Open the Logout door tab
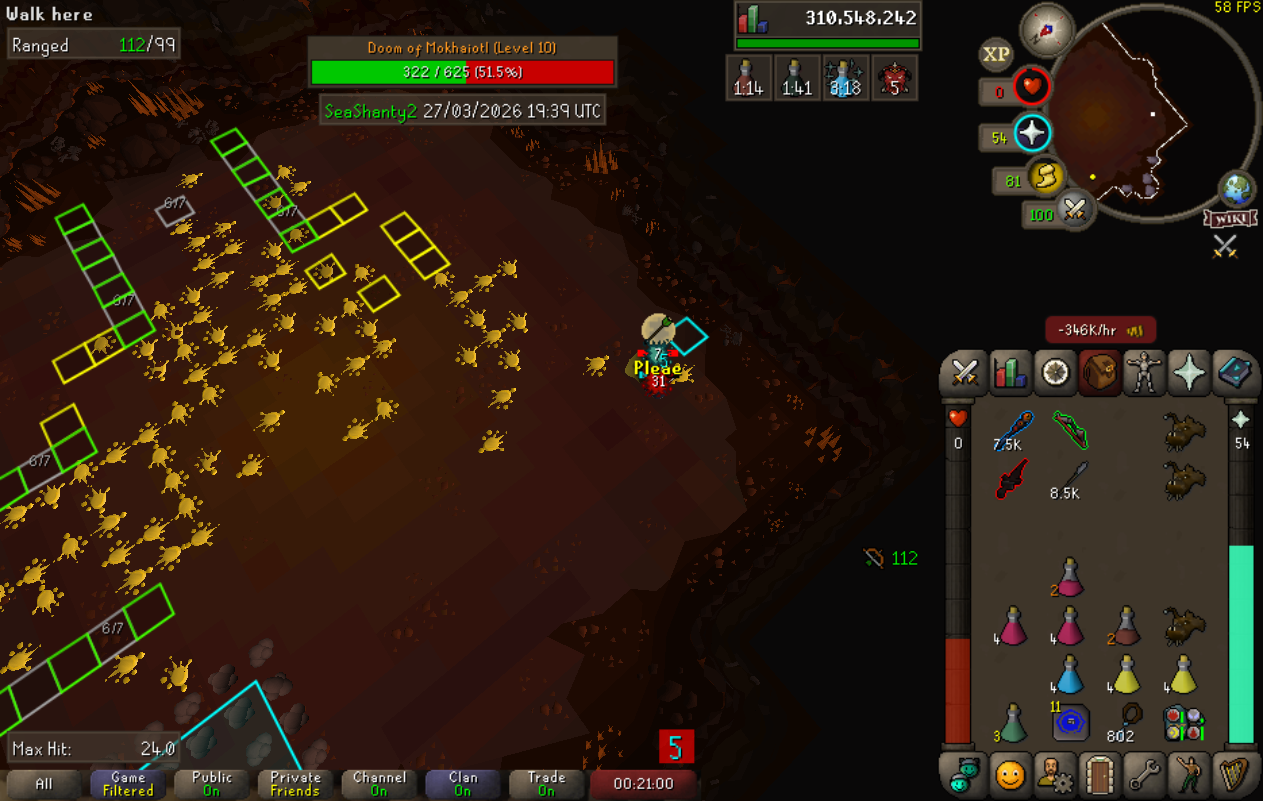The width and height of the screenshot is (1263, 801). (x=1099, y=774)
